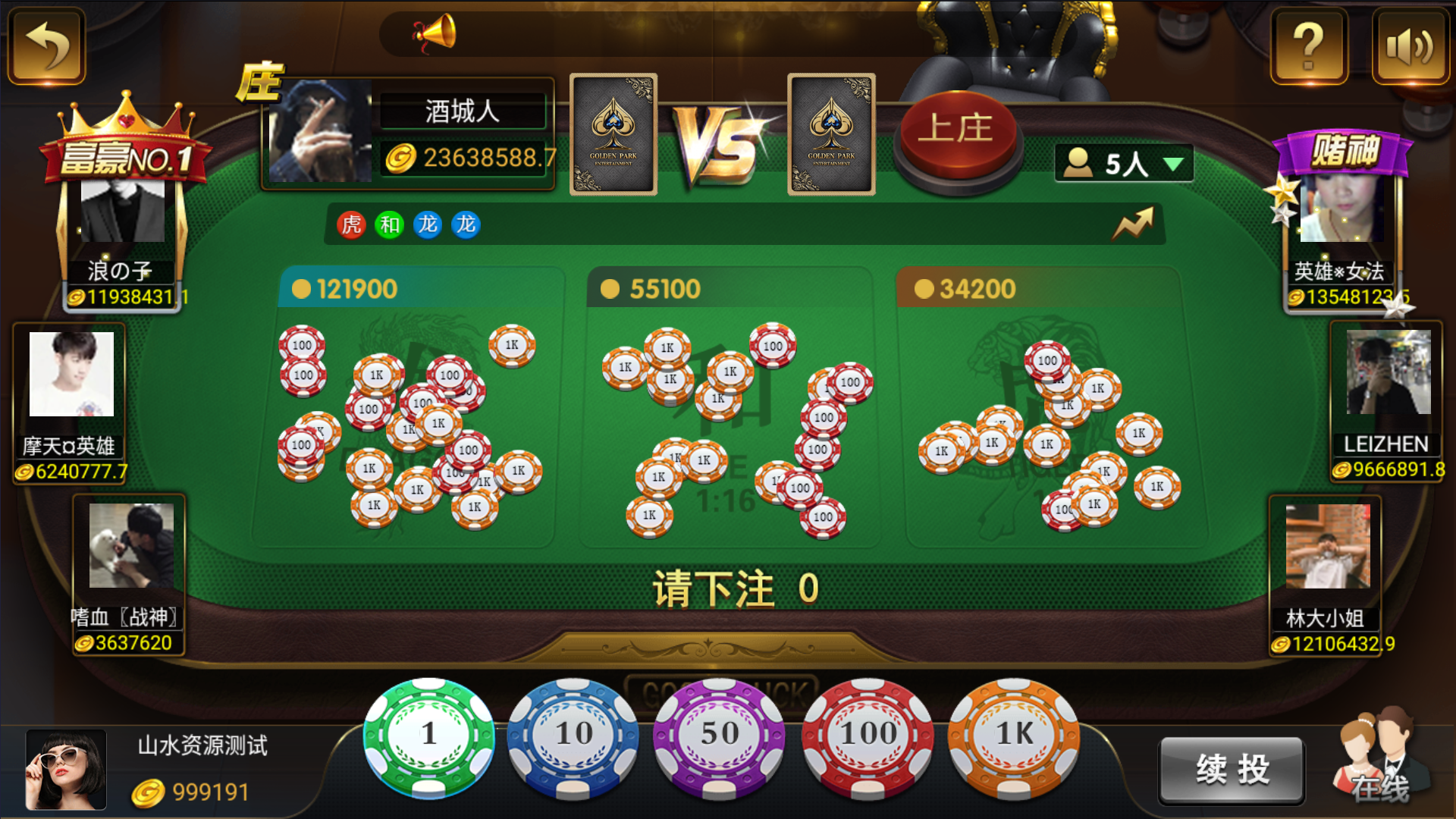Select the 和 result marker in history bar
1456x819 pixels.
click(x=388, y=225)
